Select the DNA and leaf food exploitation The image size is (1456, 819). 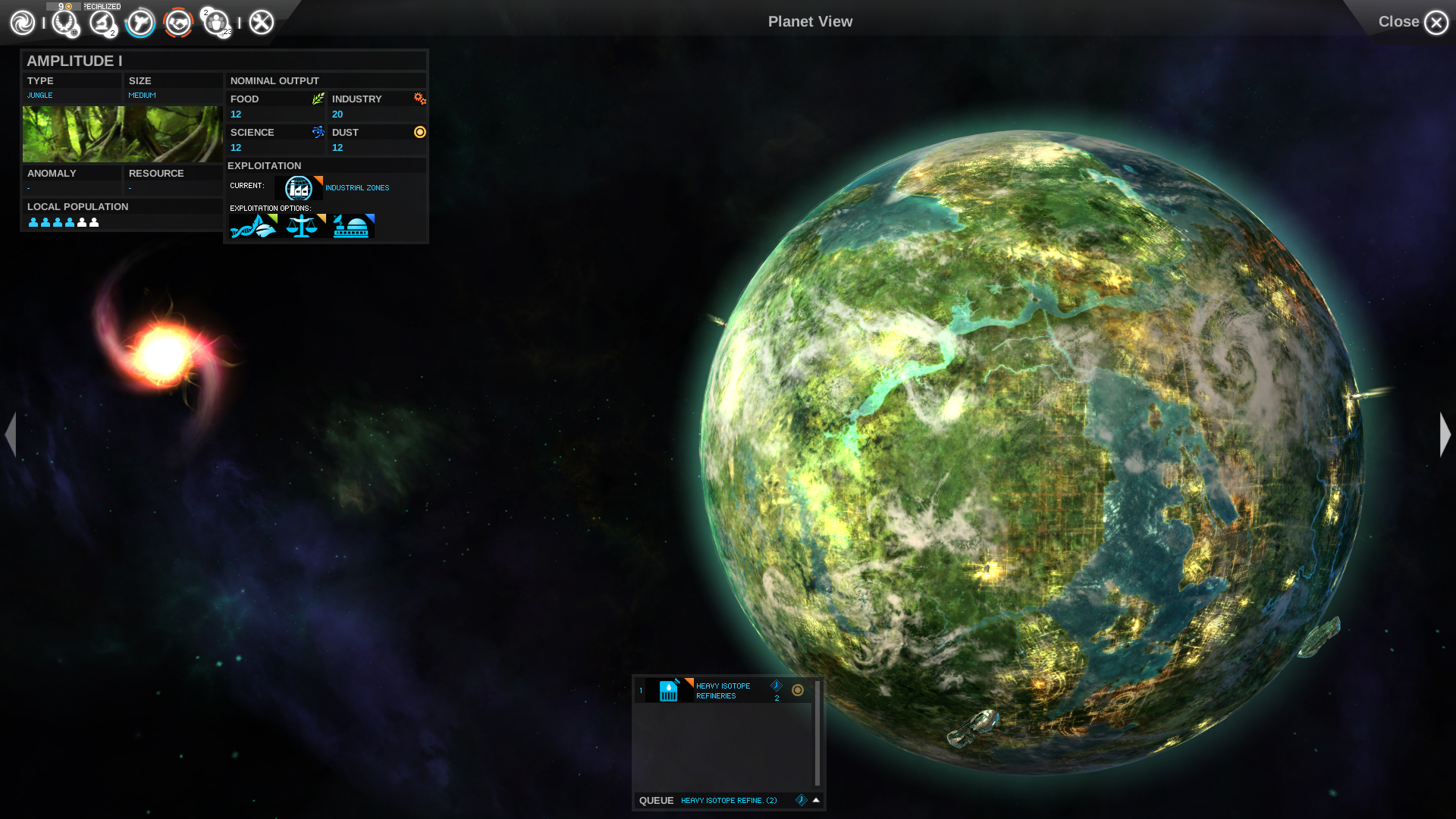[253, 226]
